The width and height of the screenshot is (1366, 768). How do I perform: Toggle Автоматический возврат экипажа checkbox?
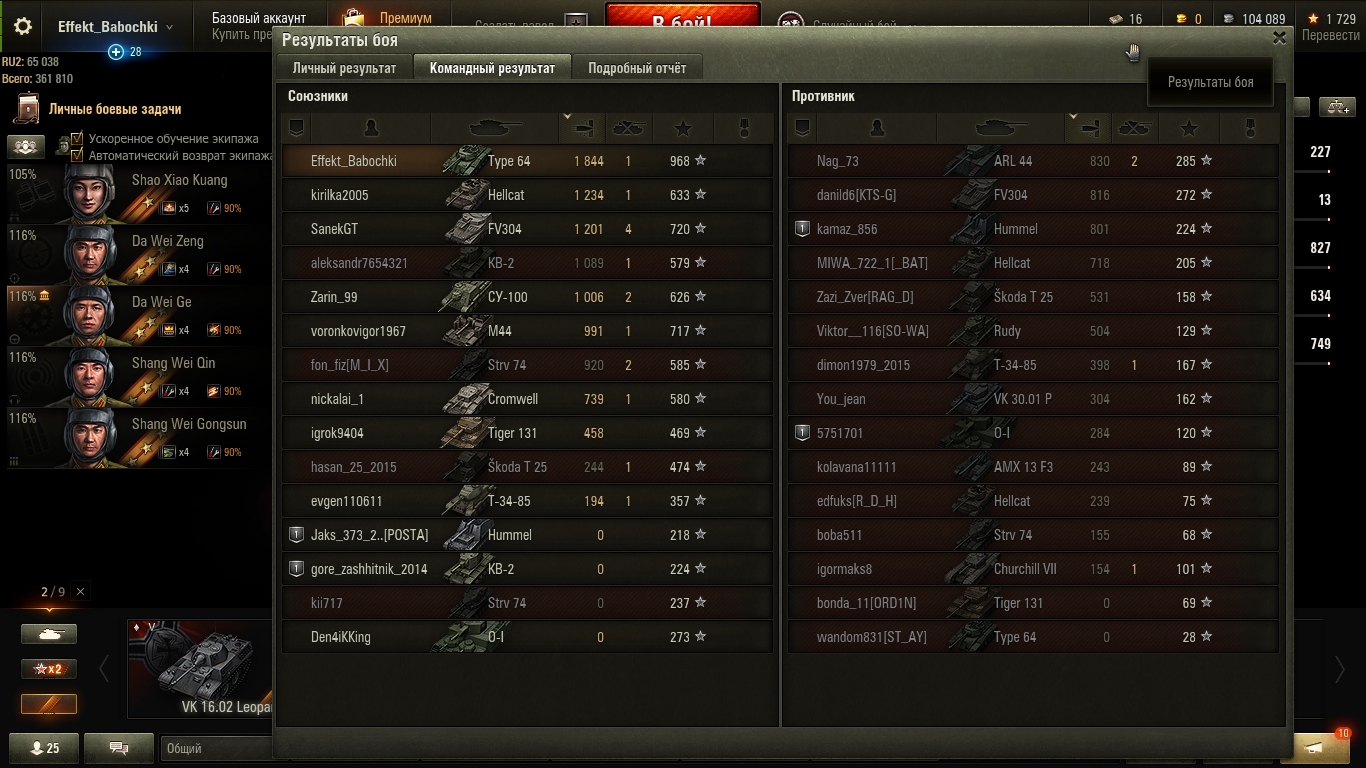click(77, 155)
